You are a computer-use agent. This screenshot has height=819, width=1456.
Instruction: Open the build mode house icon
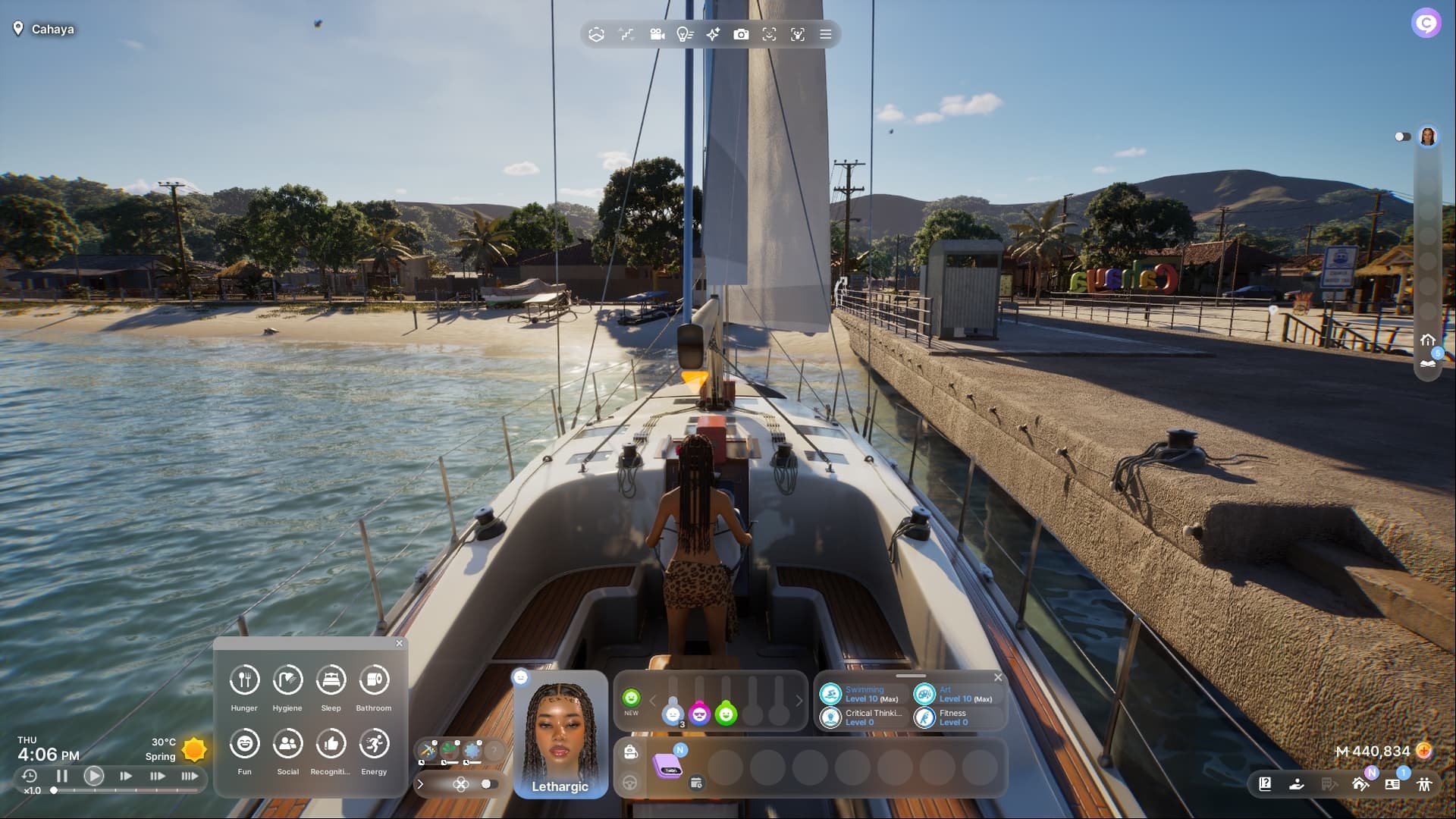(x=1360, y=784)
